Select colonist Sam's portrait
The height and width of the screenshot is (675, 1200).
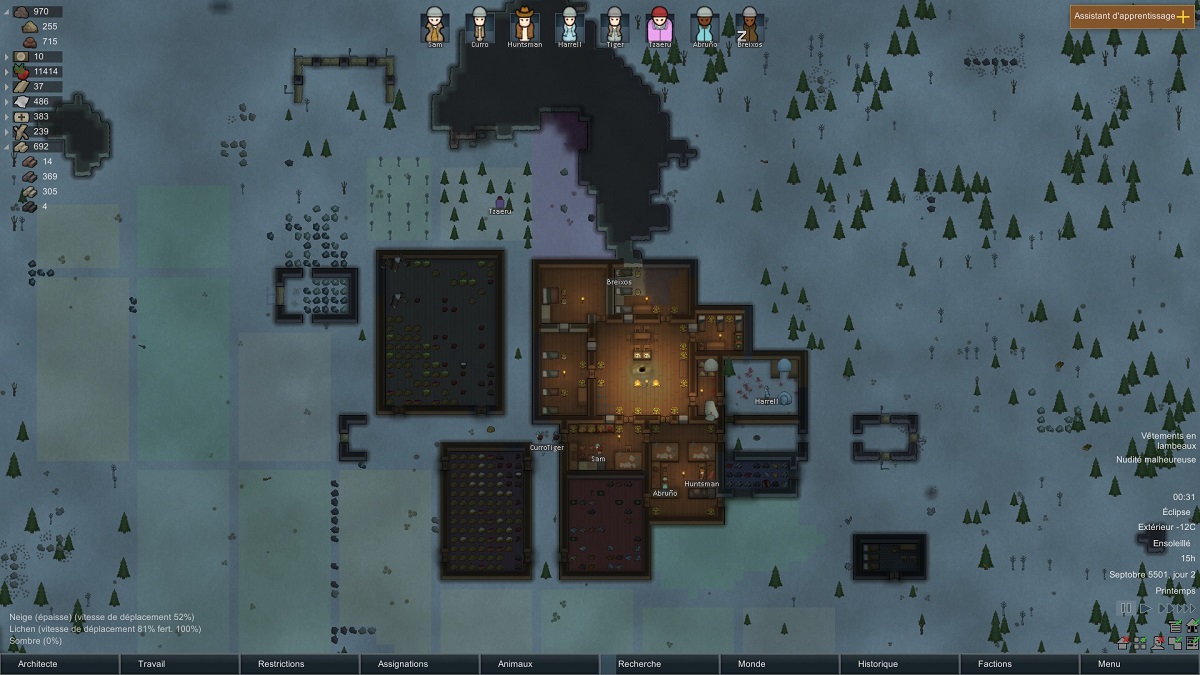(x=434, y=24)
